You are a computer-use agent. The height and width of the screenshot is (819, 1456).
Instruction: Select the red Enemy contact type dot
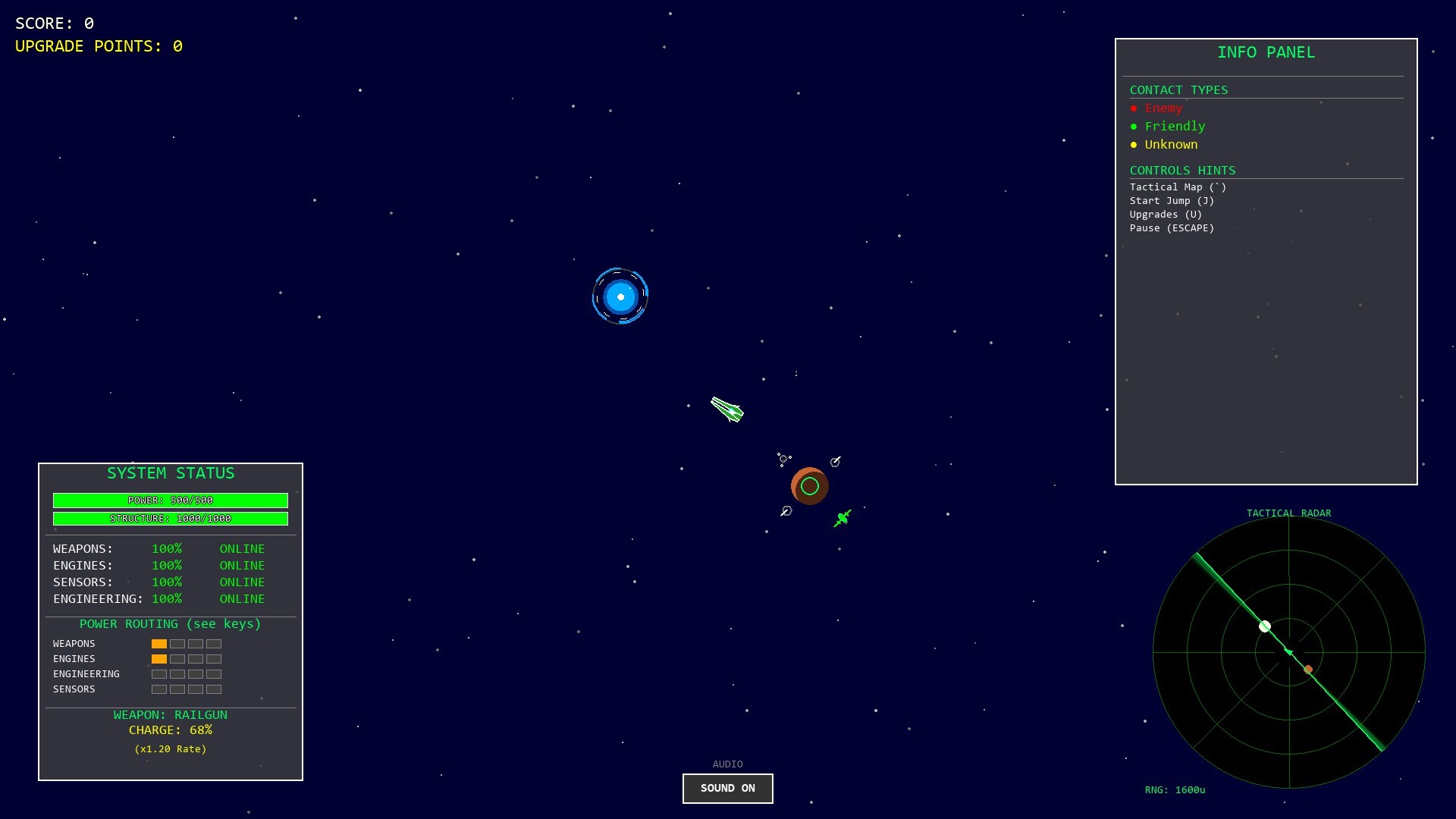pyautogui.click(x=1134, y=108)
